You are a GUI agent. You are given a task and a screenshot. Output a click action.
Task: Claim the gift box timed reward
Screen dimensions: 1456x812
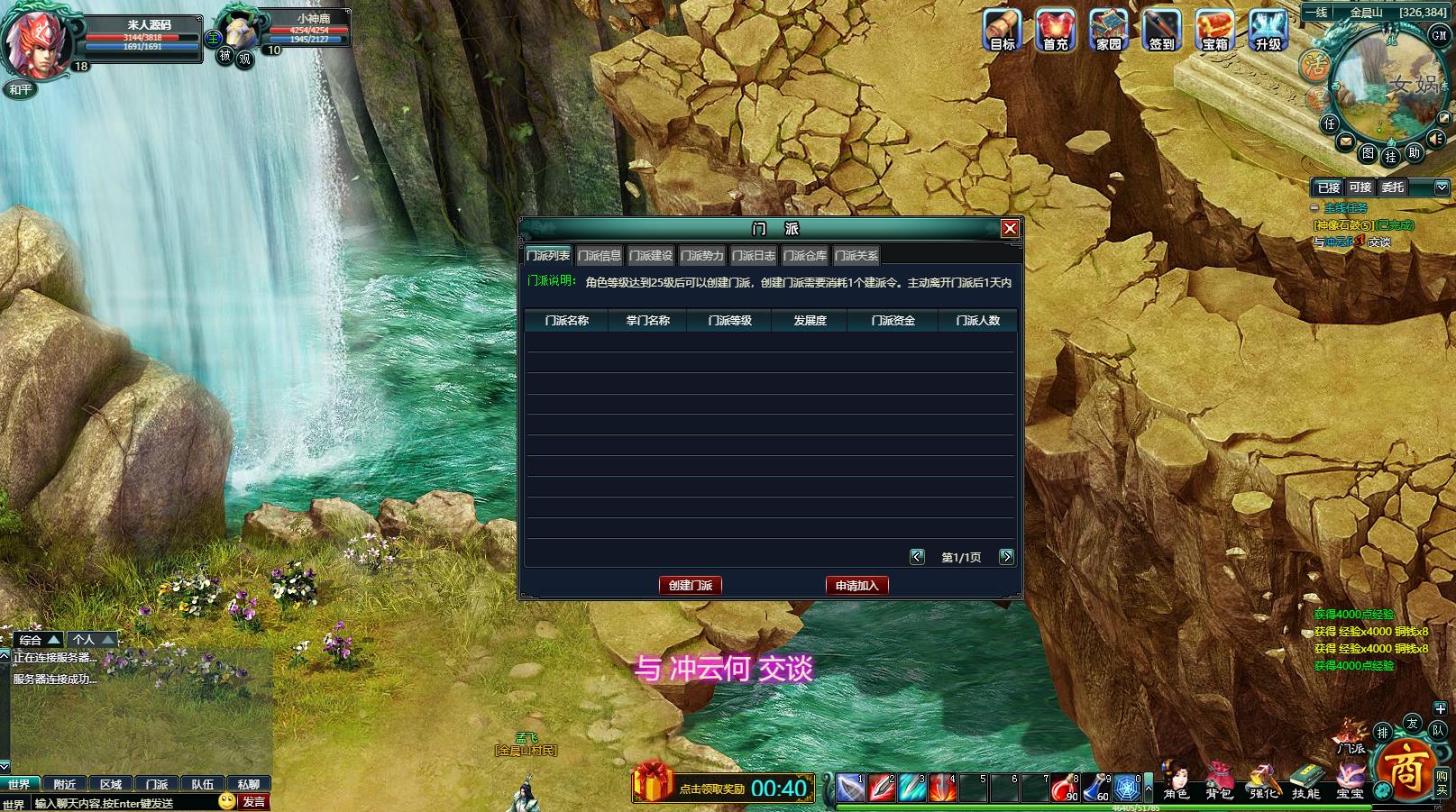click(652, 782)
